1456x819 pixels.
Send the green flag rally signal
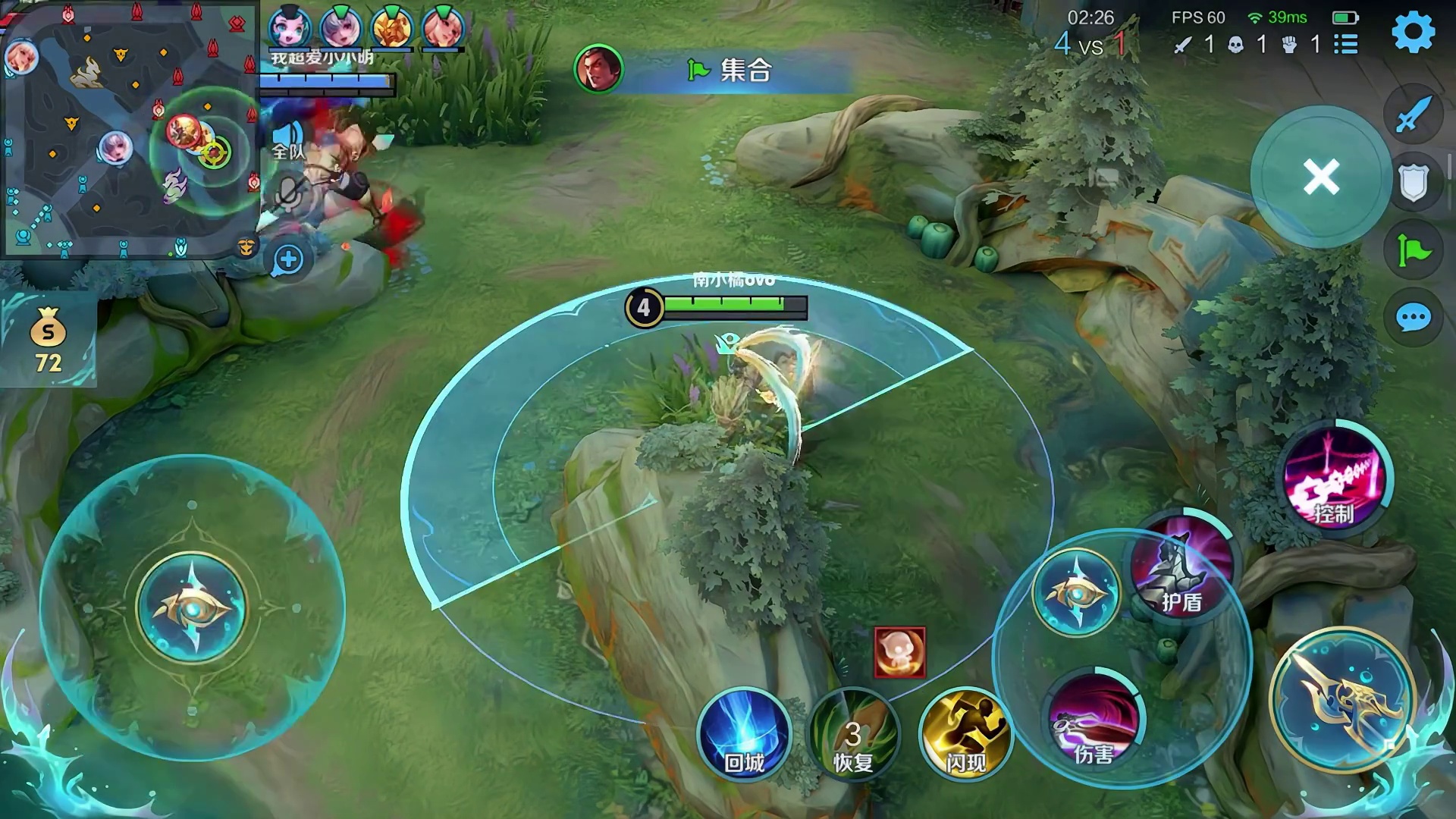pyautogui.click(x=1413, y=249)
